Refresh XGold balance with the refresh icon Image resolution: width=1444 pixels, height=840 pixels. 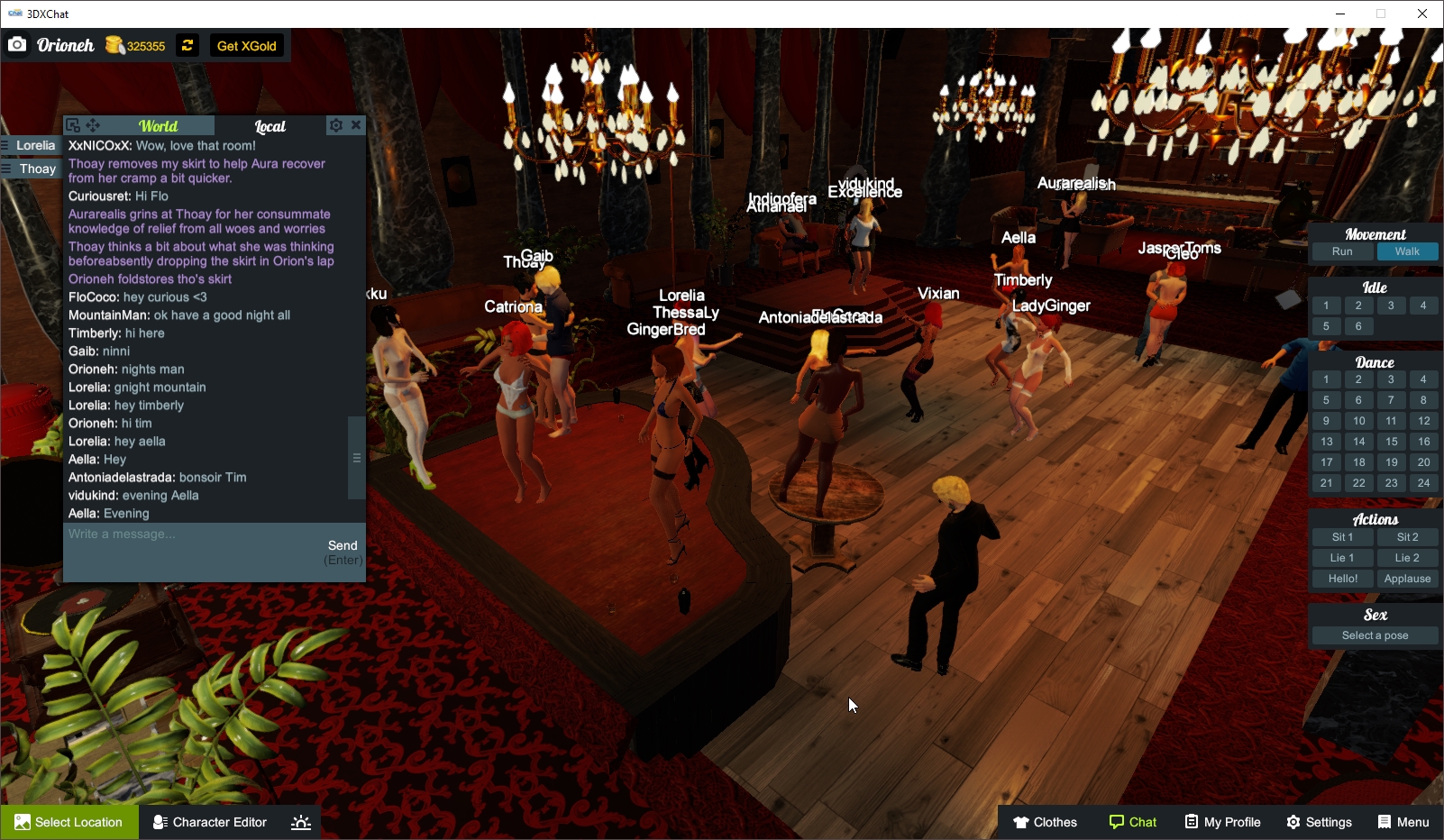tap(187, 44)
